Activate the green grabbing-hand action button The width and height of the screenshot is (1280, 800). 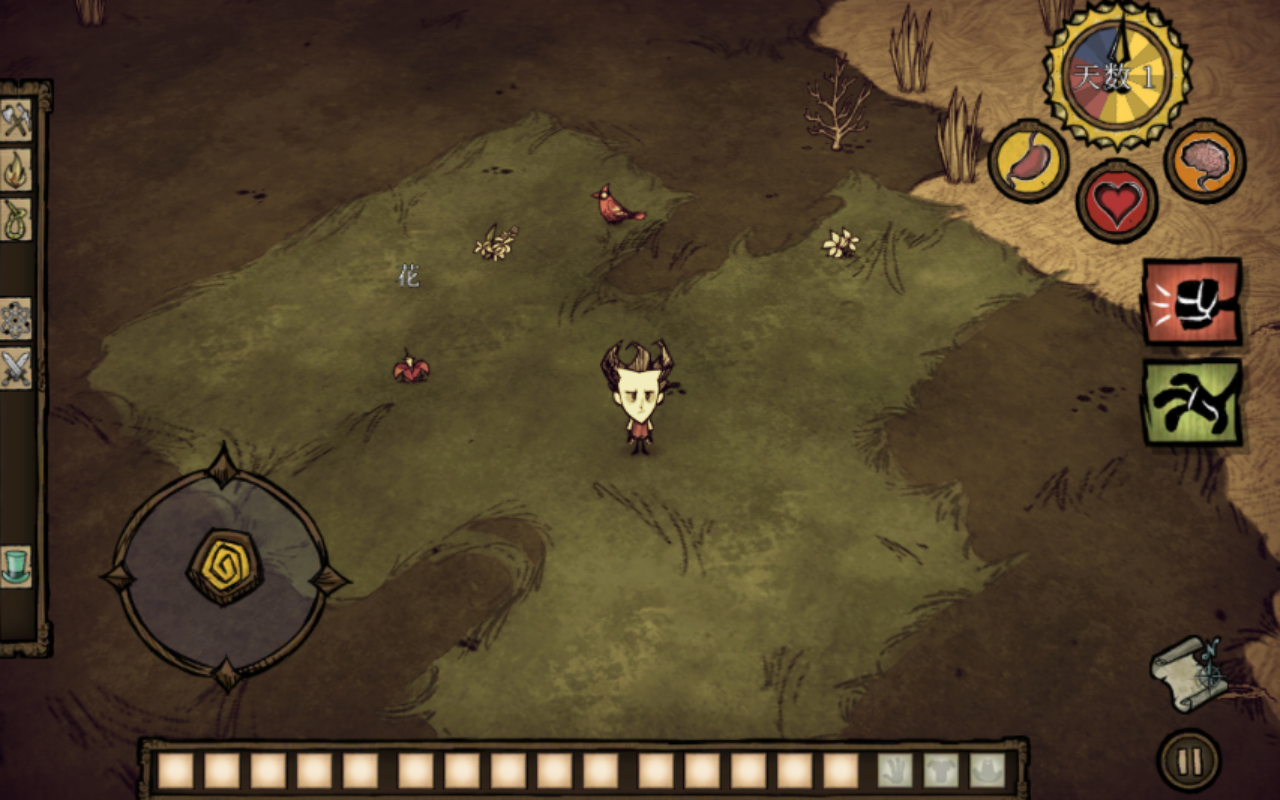[x=1192, y=402]
